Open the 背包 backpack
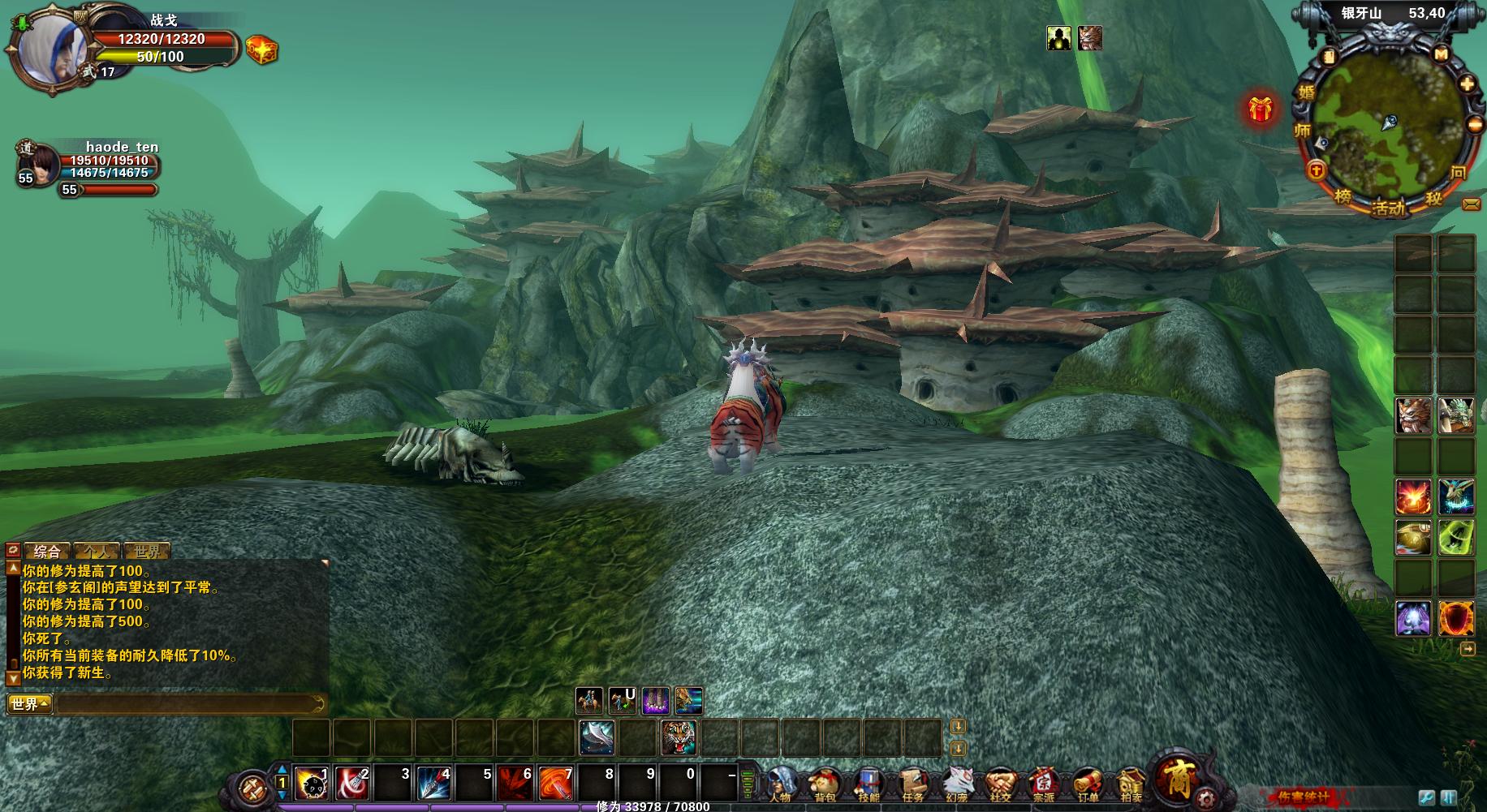Image resolution: width=1487 pixels, height=812 pixels. [825, 784]
